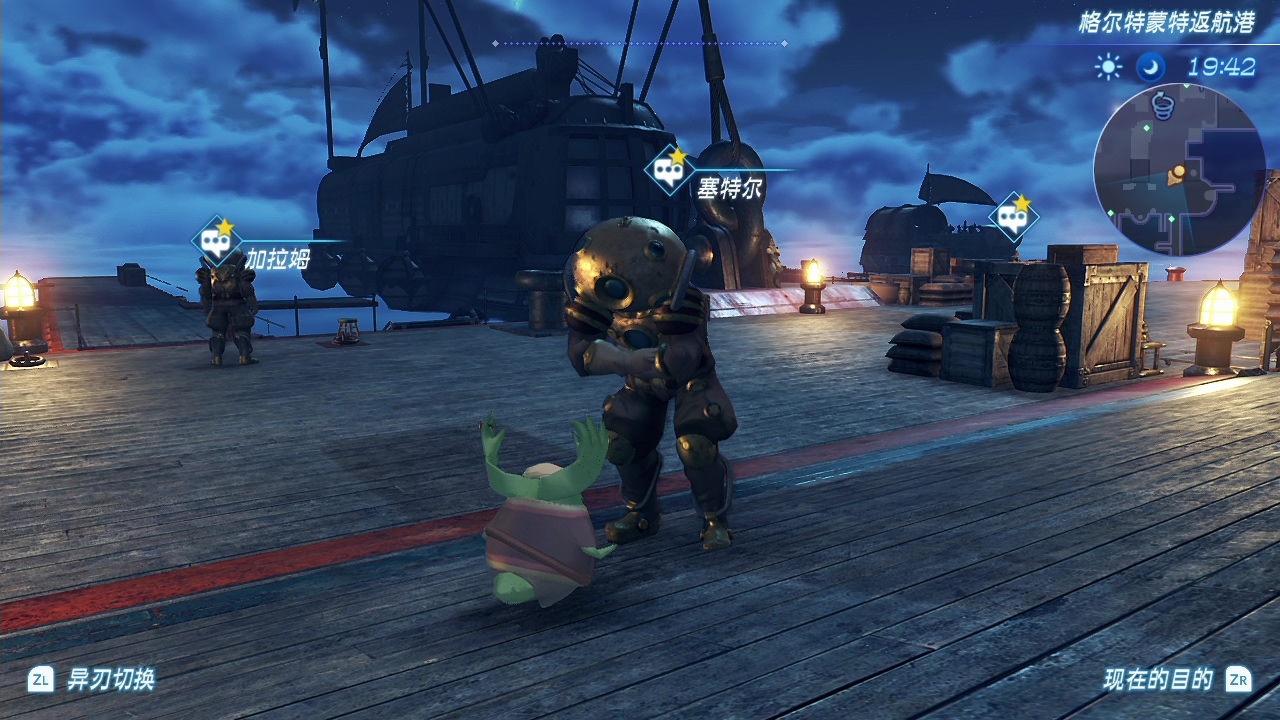Select the 塞特尔 speech bubble marker
Image resolution: width=1280 pixels, height=720 pixels.
point(669,170)
